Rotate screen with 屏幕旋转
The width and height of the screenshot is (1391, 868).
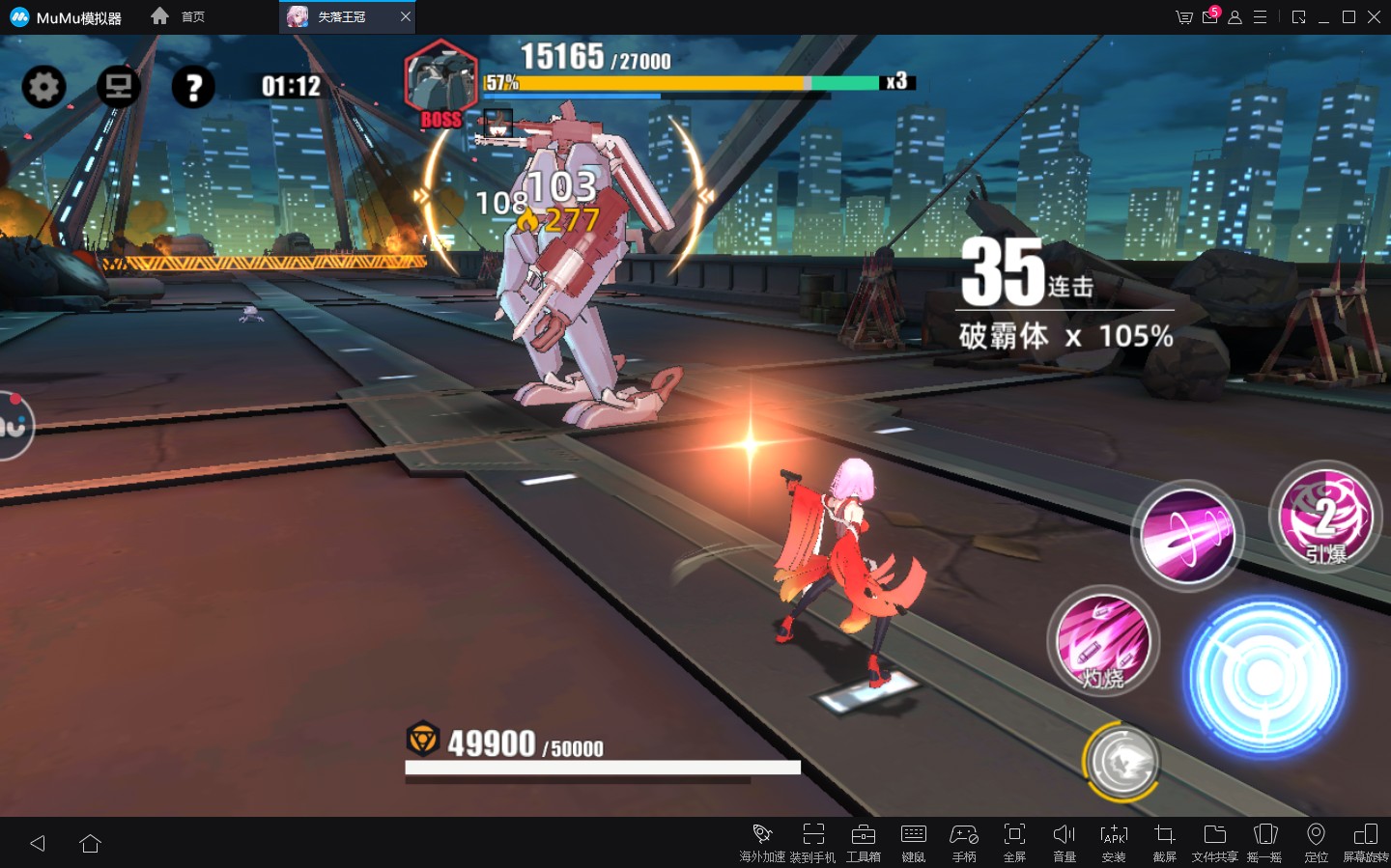[x=1365, y=841]
